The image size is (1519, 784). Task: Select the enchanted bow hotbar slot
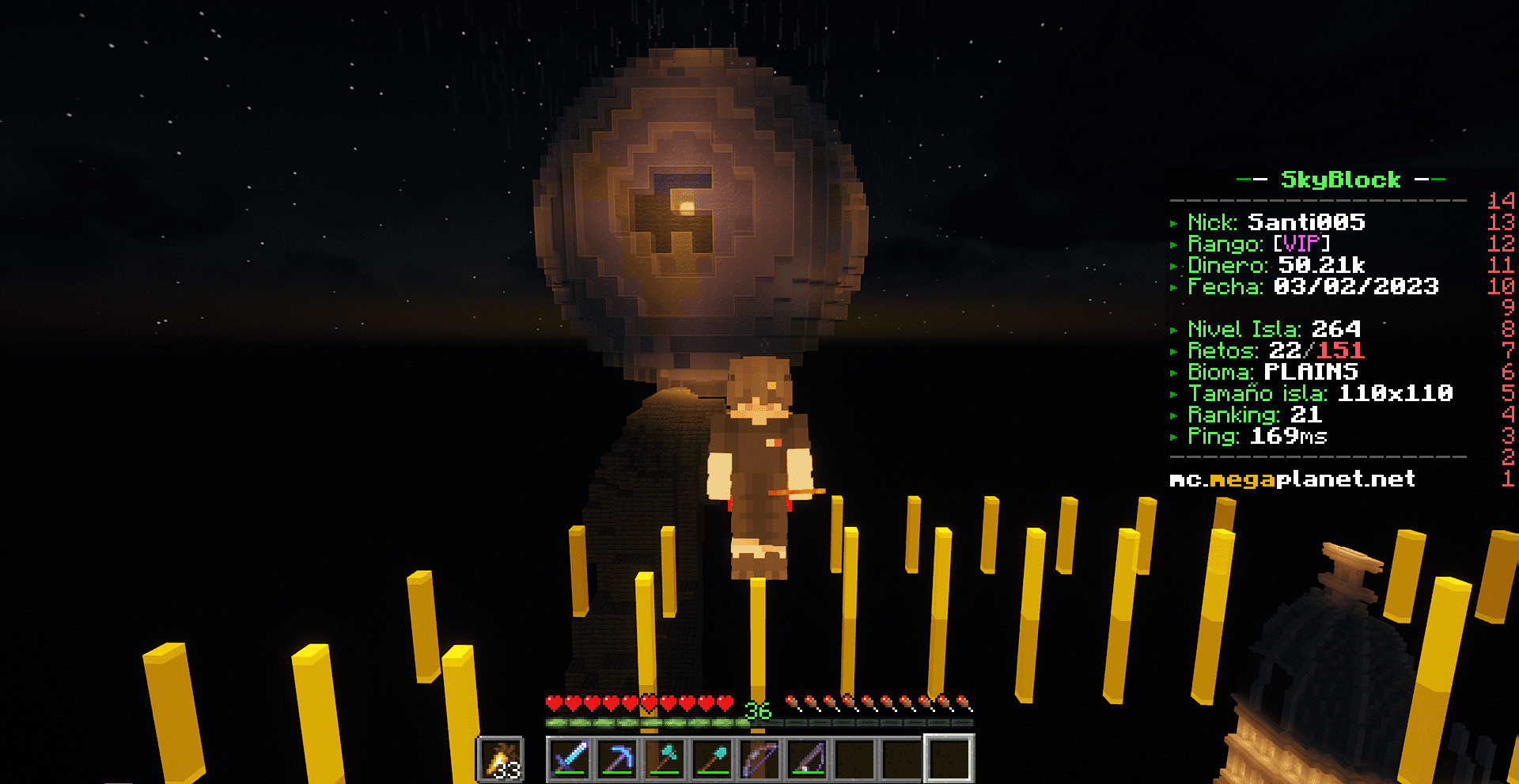(x=759, y=759)
